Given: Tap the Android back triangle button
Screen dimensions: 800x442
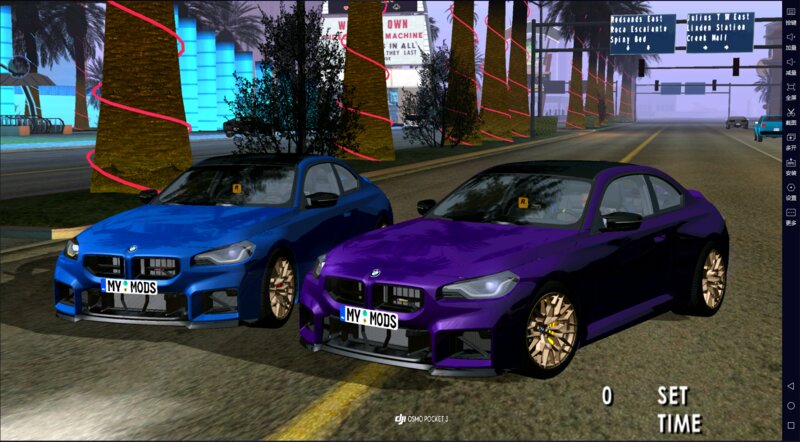Looking at the screenshot, I should tap(791, 386).
